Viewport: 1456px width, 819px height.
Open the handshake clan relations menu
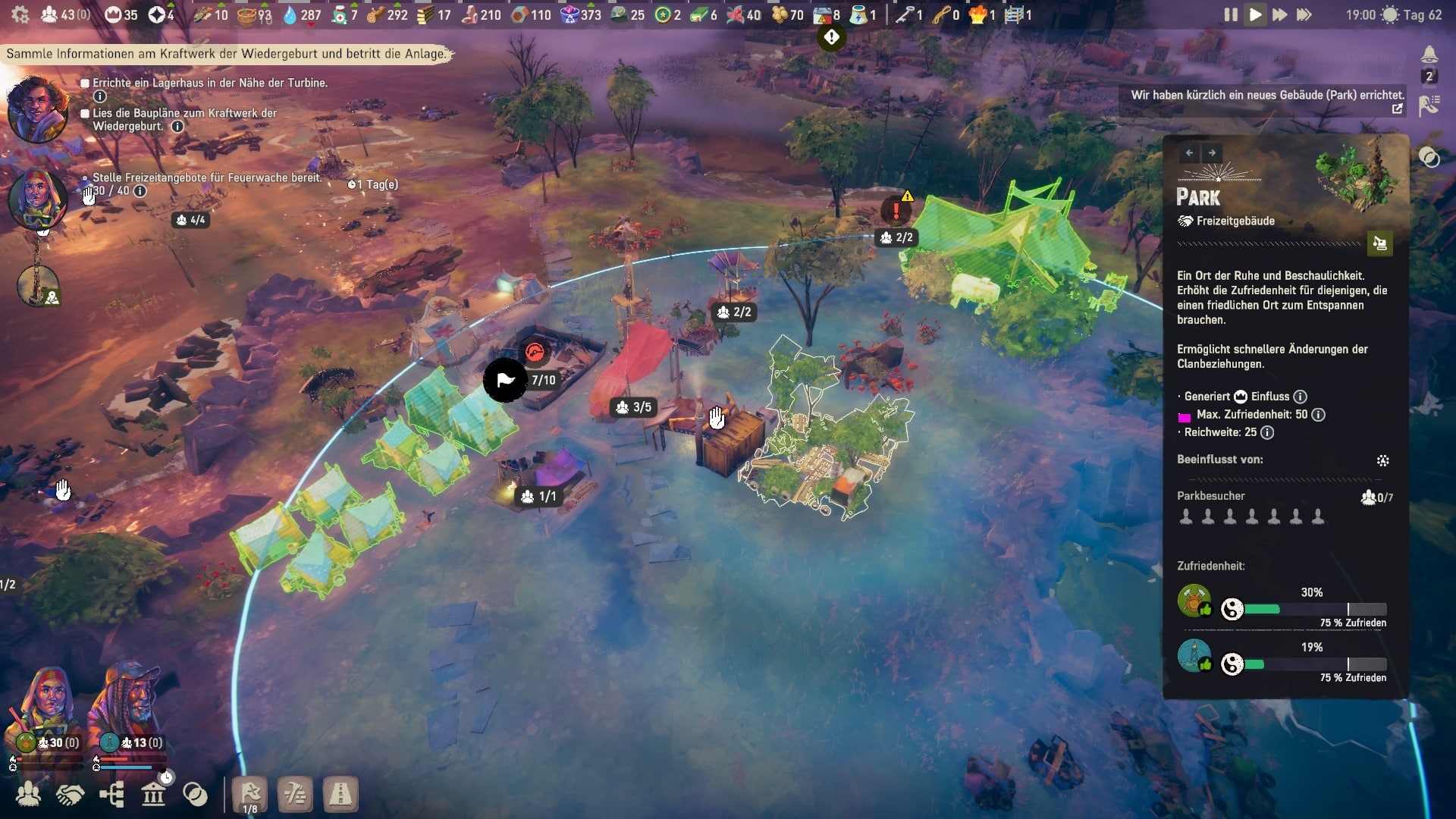pos(70,795)
